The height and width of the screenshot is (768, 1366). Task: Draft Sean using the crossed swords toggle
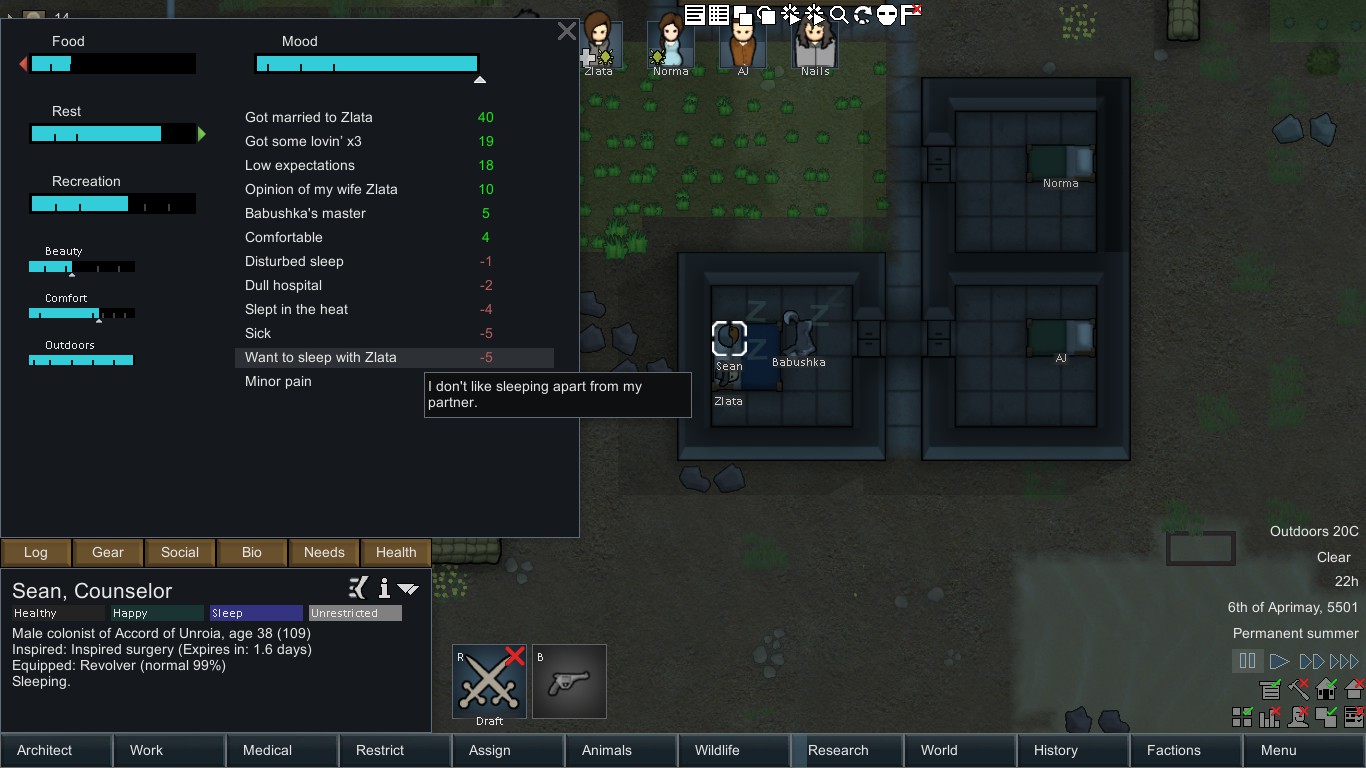489,681
